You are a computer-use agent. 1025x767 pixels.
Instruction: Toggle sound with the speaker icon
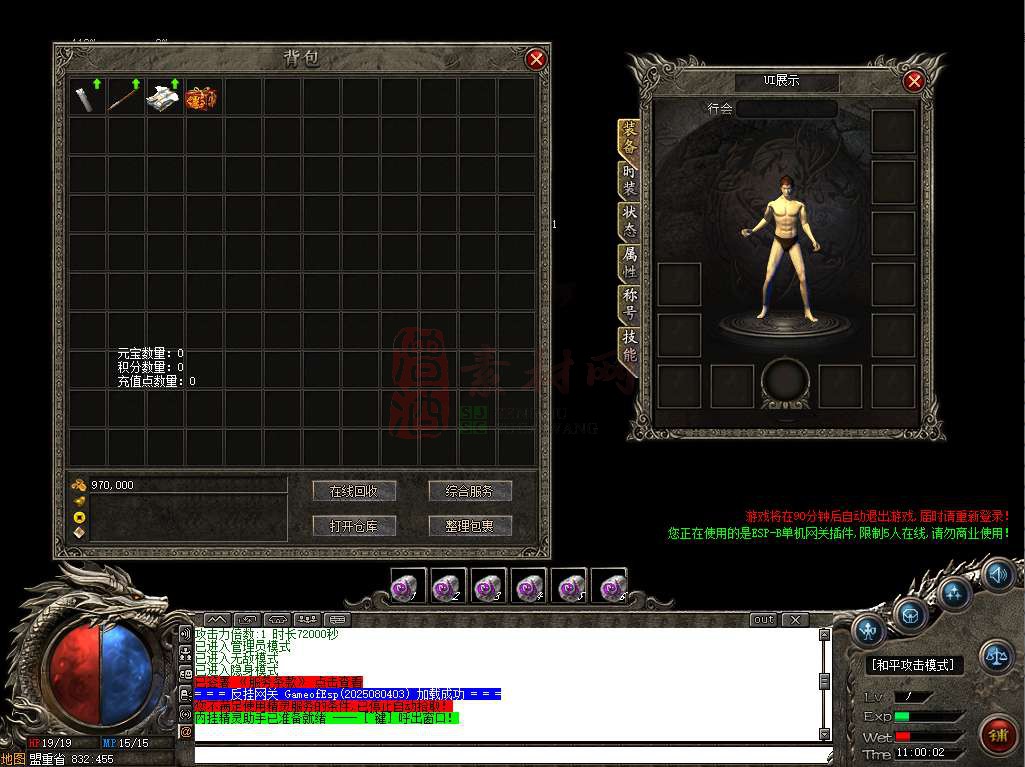click(997, 574)
